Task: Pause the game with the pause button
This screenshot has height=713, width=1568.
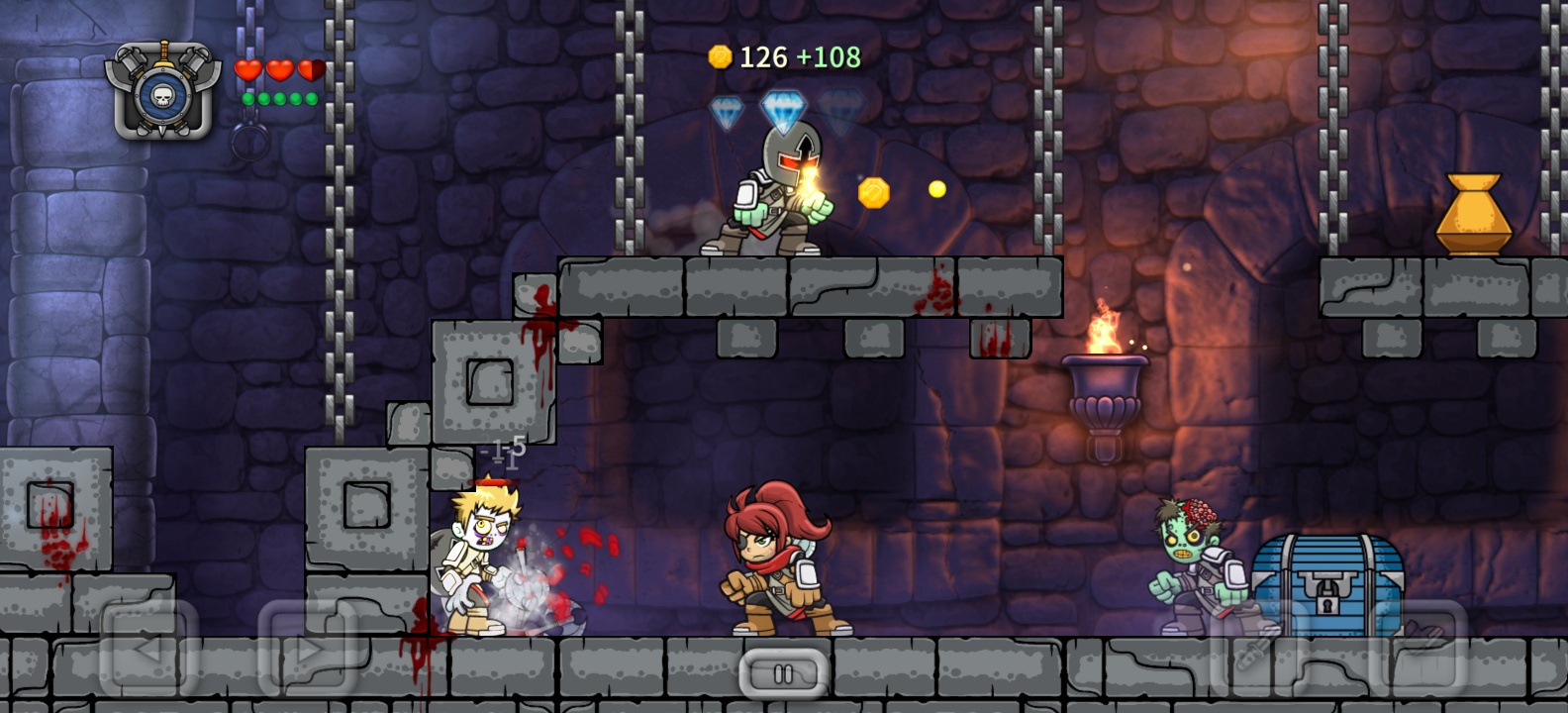Action: tap(783, 674)
